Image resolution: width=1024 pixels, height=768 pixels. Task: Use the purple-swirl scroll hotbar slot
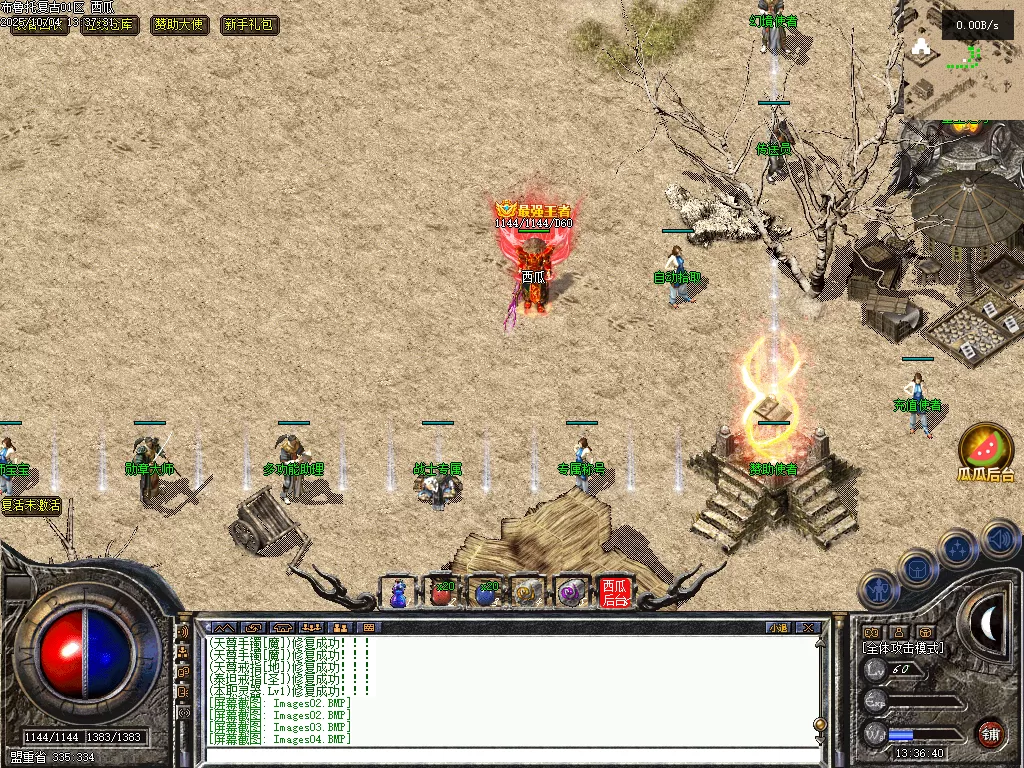pyautogui.click(x=570, y=592)
